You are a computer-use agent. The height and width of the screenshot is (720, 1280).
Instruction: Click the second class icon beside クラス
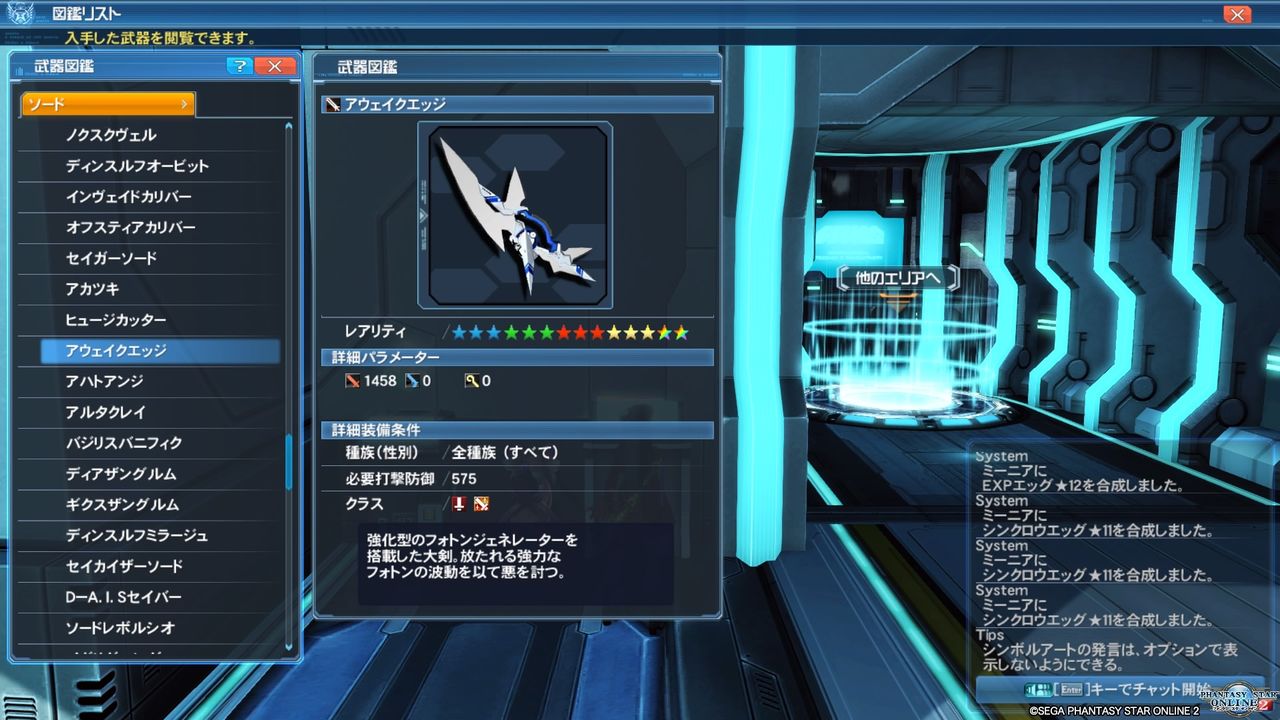[481, 504]
